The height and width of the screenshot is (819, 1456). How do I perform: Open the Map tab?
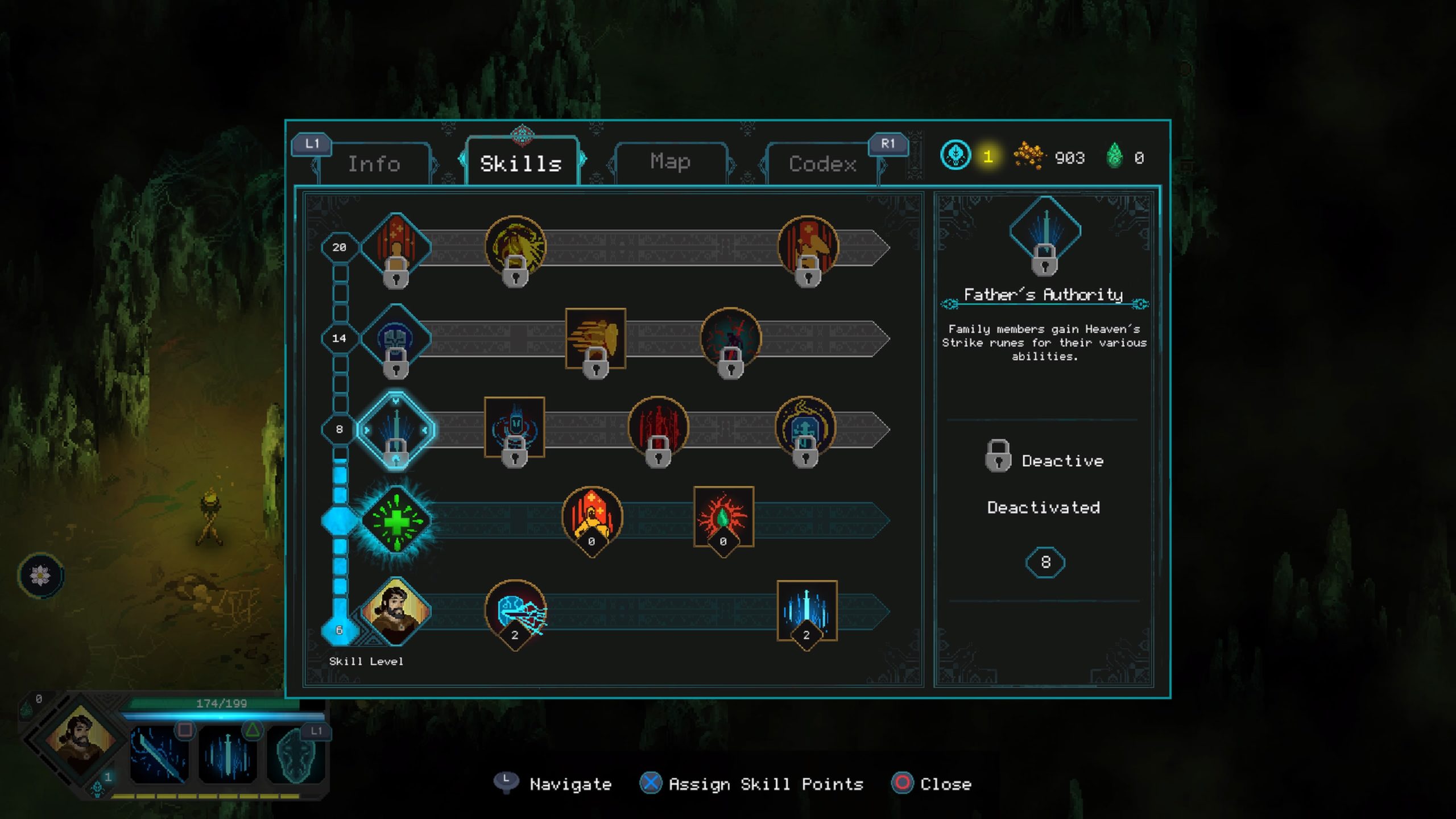tap(670, 162)
